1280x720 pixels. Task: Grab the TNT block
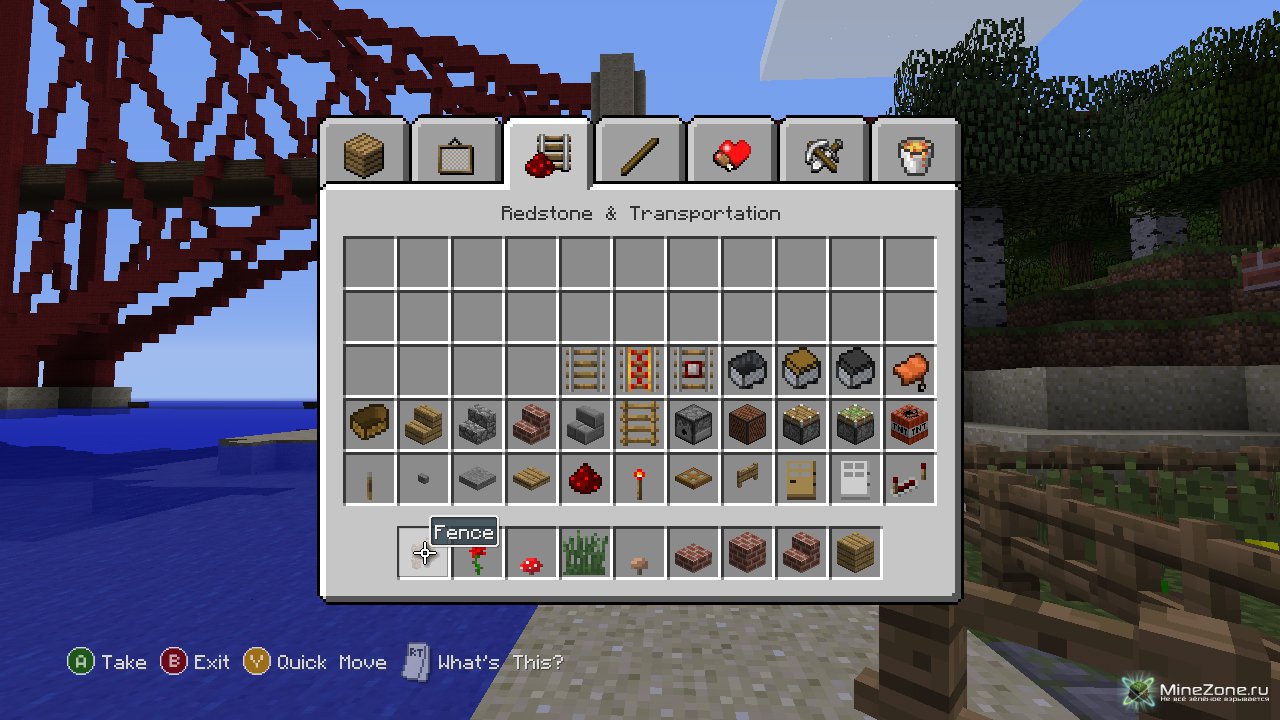click(910, 425)
